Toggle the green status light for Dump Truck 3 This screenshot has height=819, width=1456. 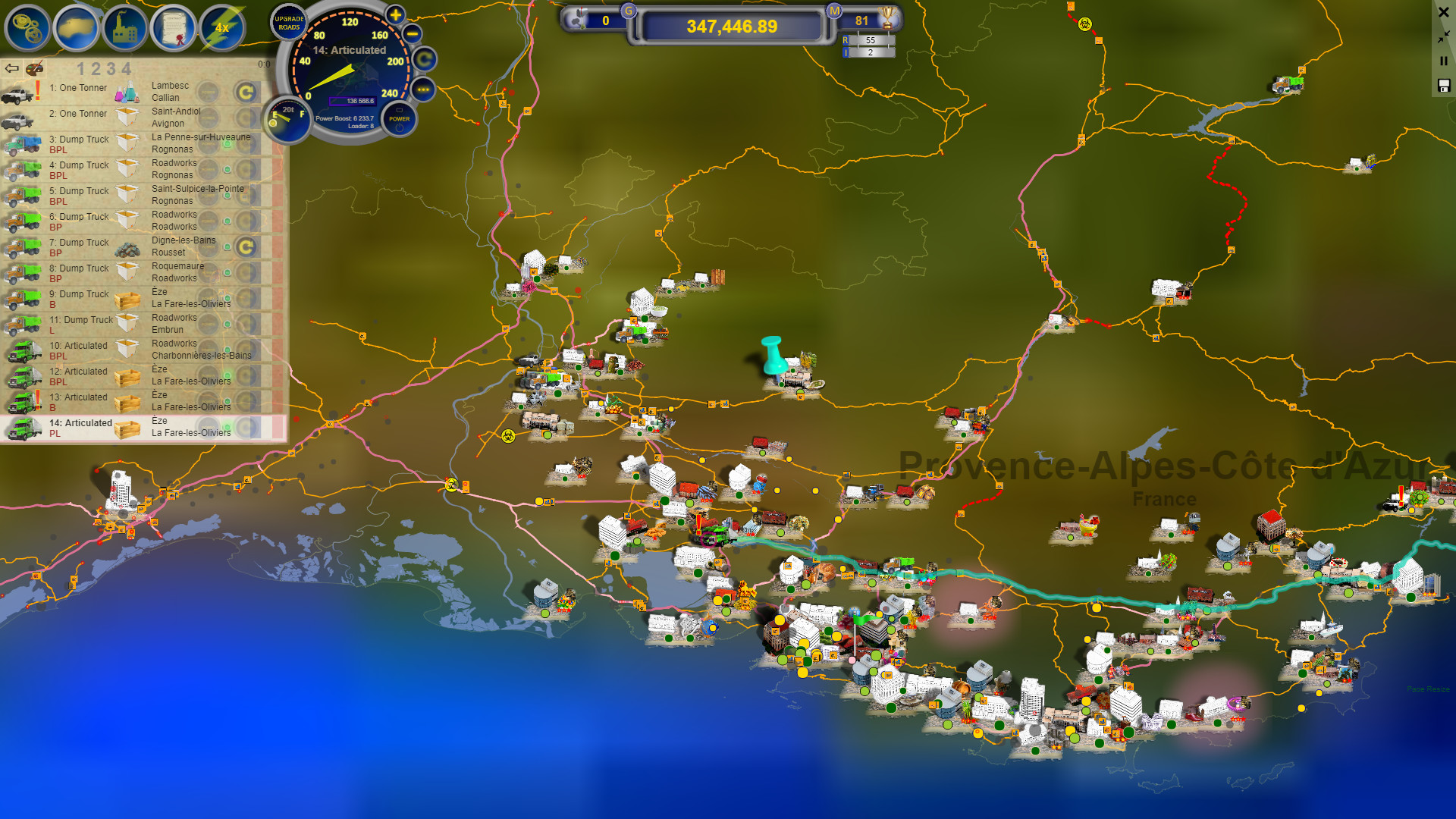228,146
